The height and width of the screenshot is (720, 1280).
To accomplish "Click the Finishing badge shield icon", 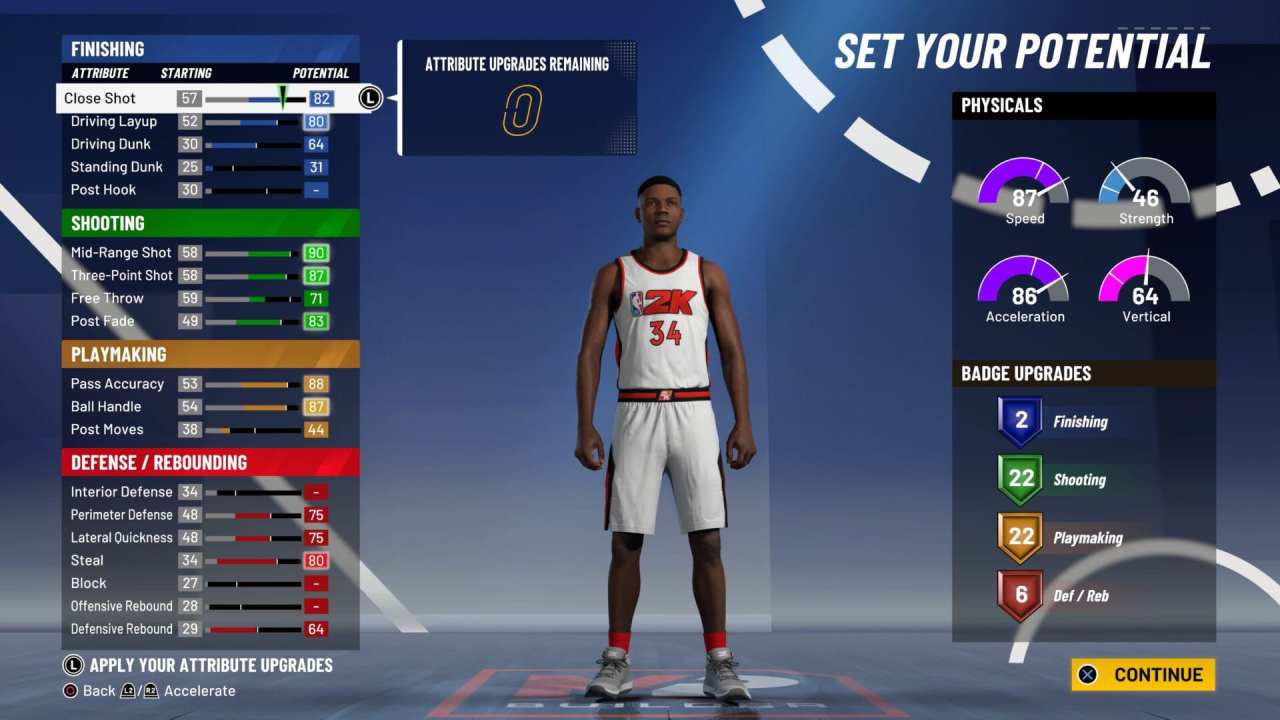I will click(x=1019, y=419).
